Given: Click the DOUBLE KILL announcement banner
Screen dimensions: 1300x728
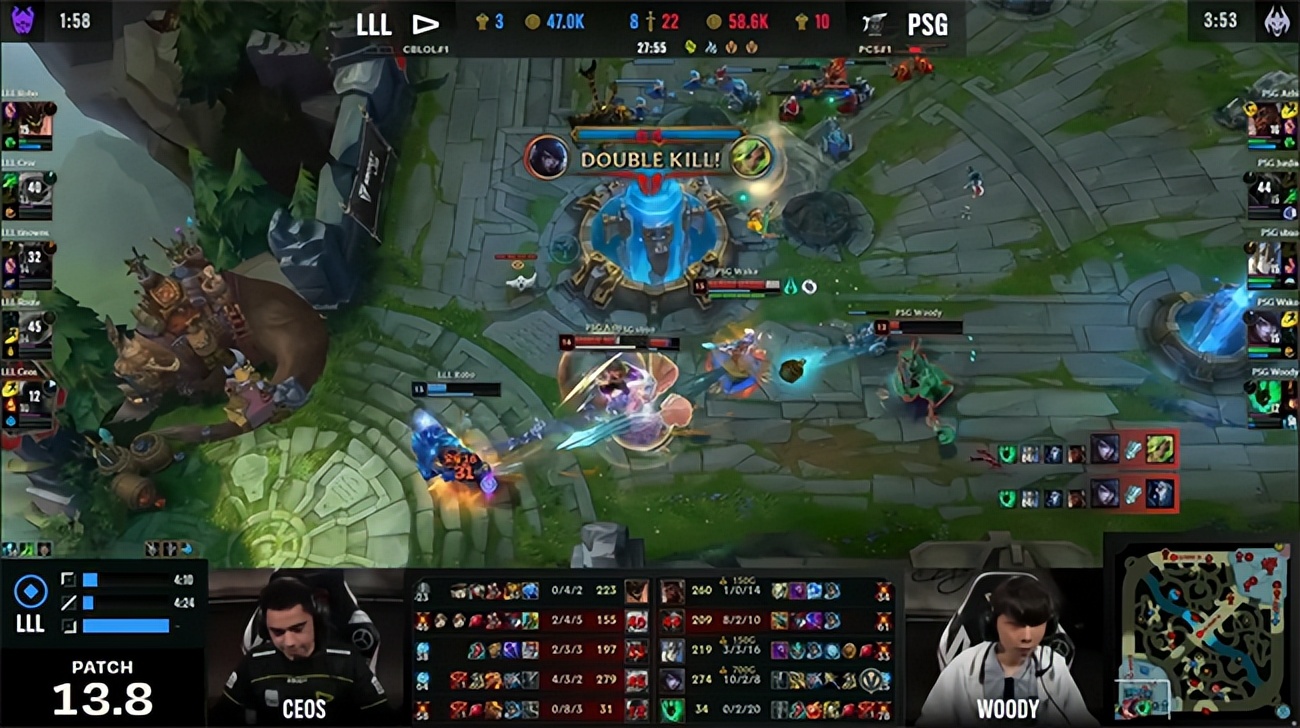Looking at the screenshot, I should (650, 157).
